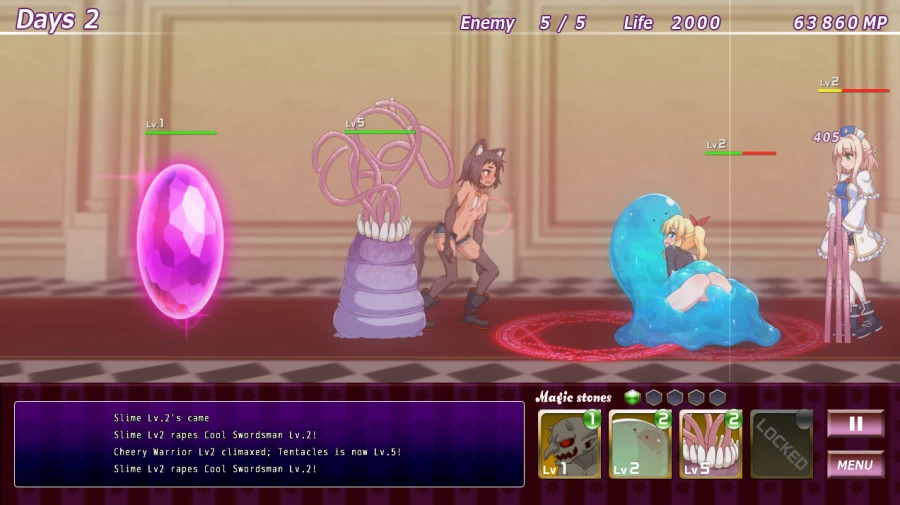Select the Lv 5 tentacle summon card
Screen dimensions: 900x505
click(x=711, y=445)
